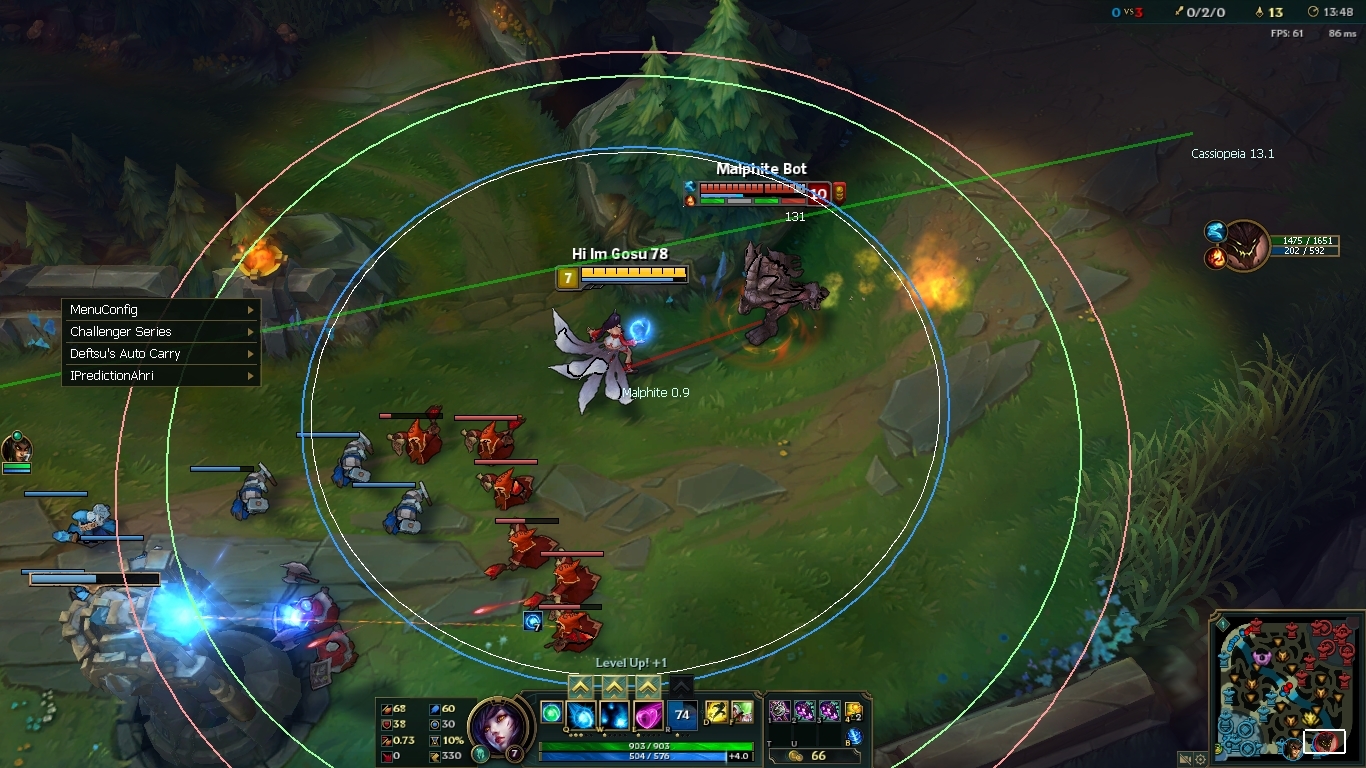Screen dimensions: 1366x768
Task: Toggle the camera lock button beside minimap
Action: pos(1184,759)
